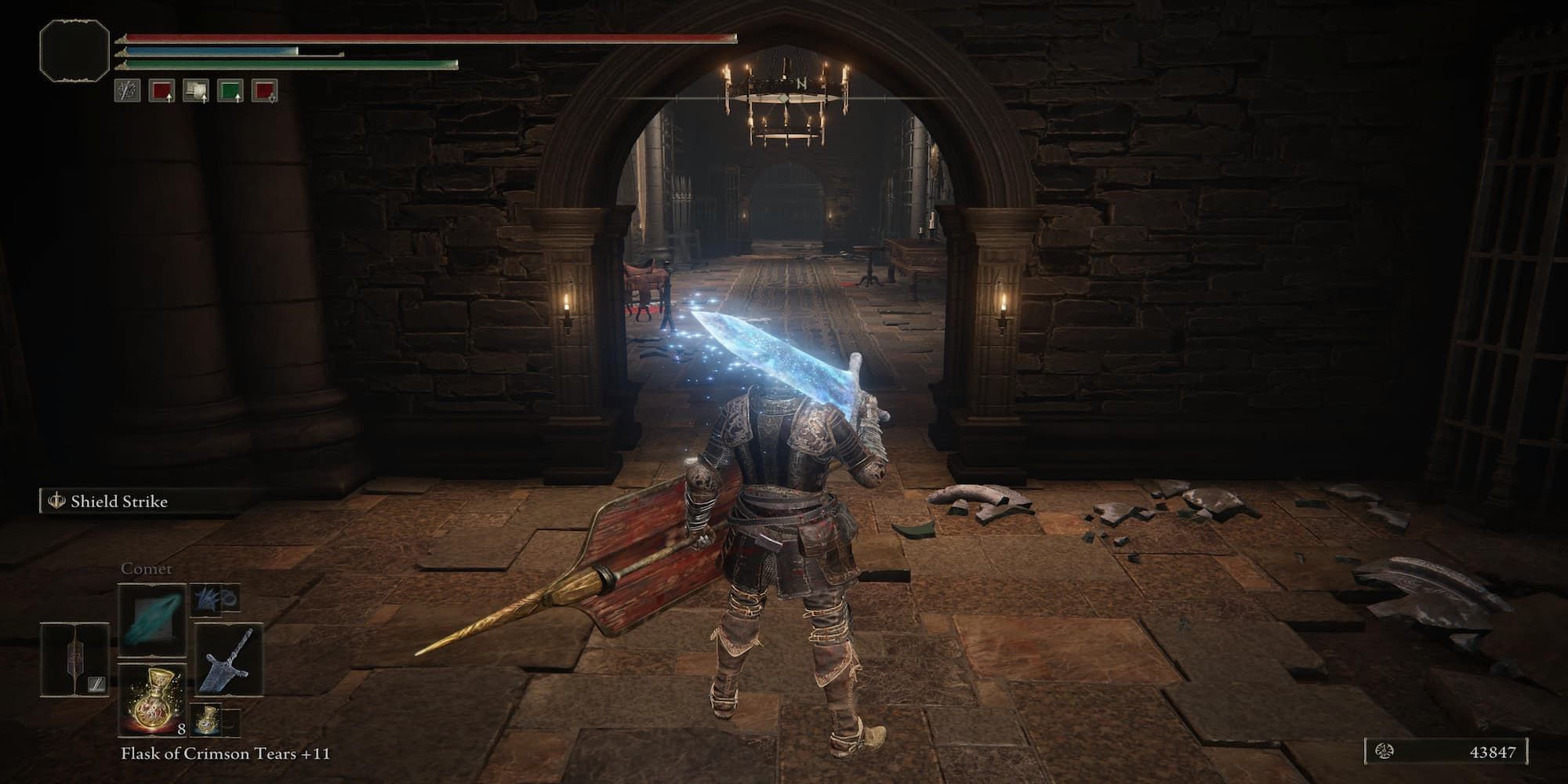Click the red debuff icon with down arrow
The width and height of the screenshot is (1568, 784).
pos(265,91)
